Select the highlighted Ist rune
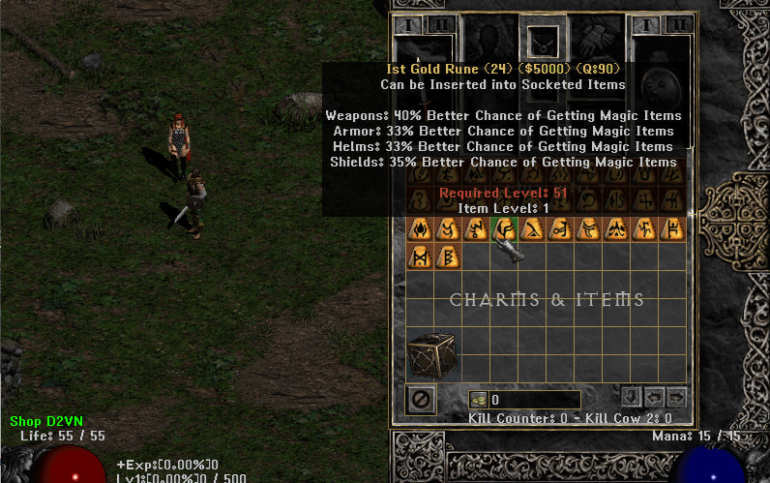This screenshot has height=483, width=770. [506, 230]
